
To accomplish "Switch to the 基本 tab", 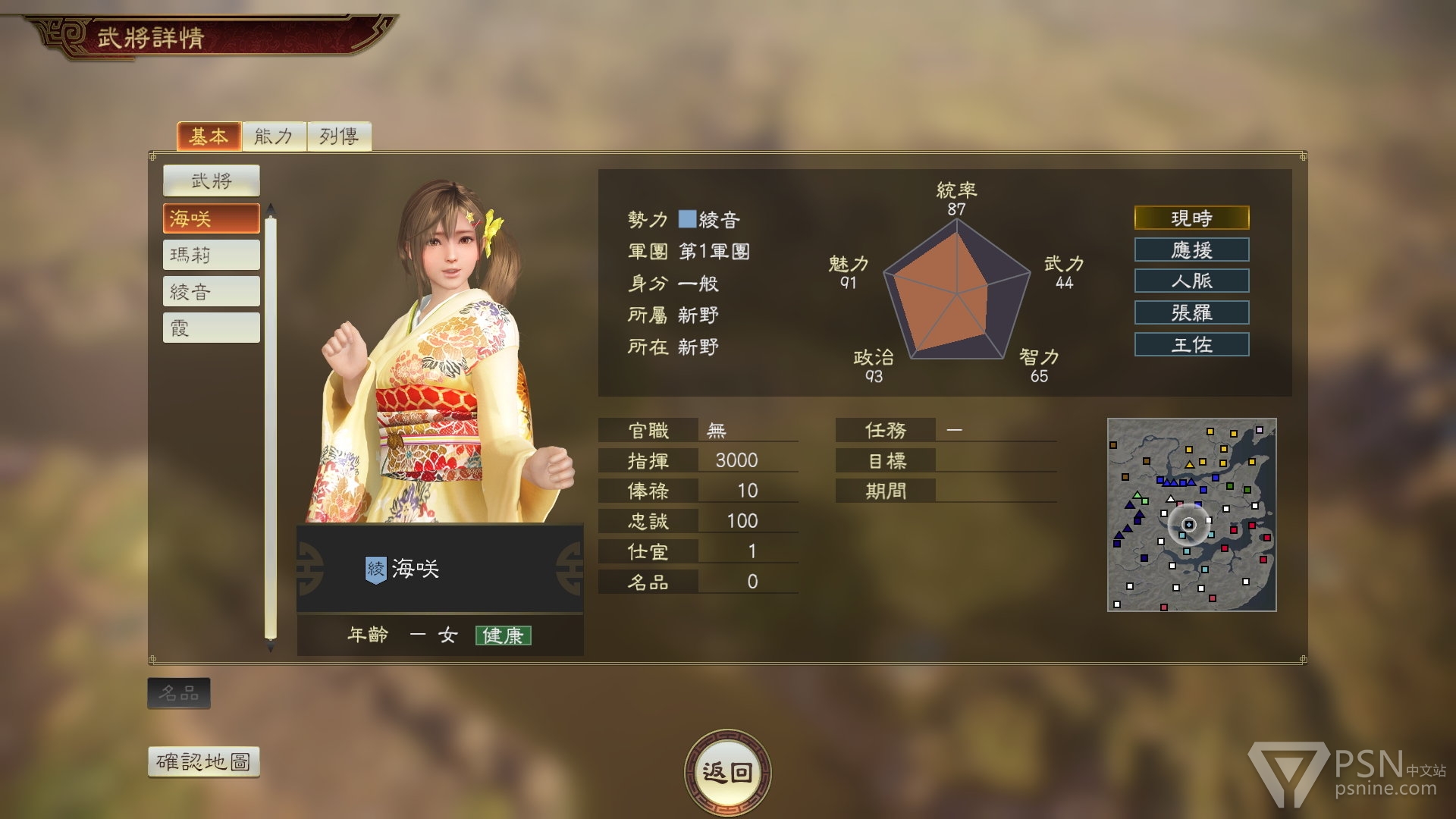I will [x=209, y=136].
